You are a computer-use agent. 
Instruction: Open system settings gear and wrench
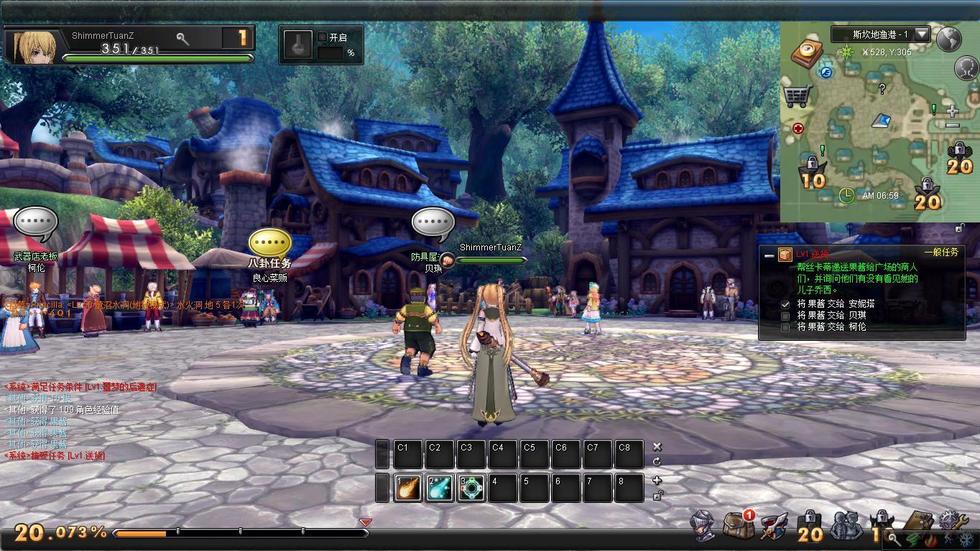click(951, 522)
